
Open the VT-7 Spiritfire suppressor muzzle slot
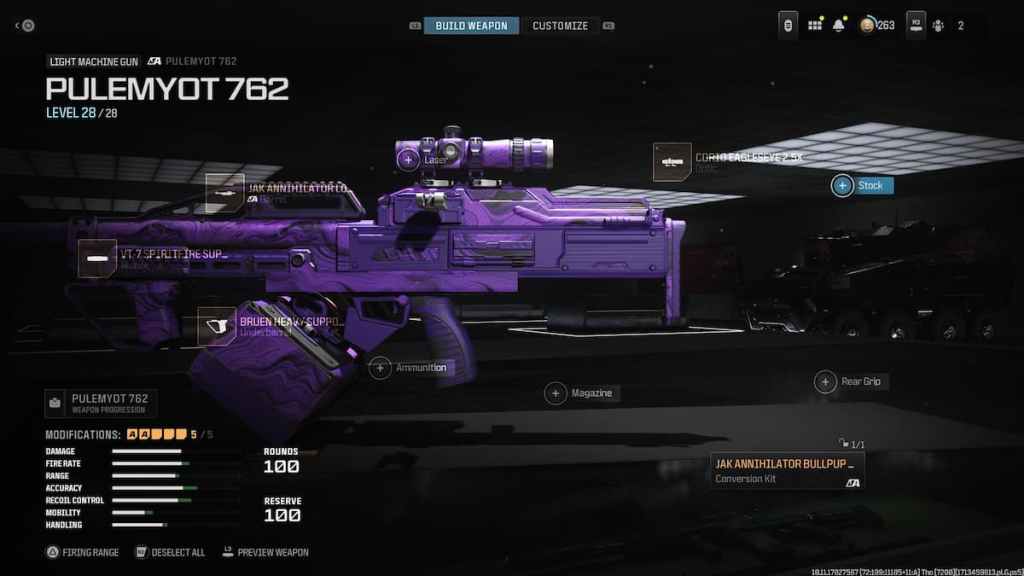point(98,259)
